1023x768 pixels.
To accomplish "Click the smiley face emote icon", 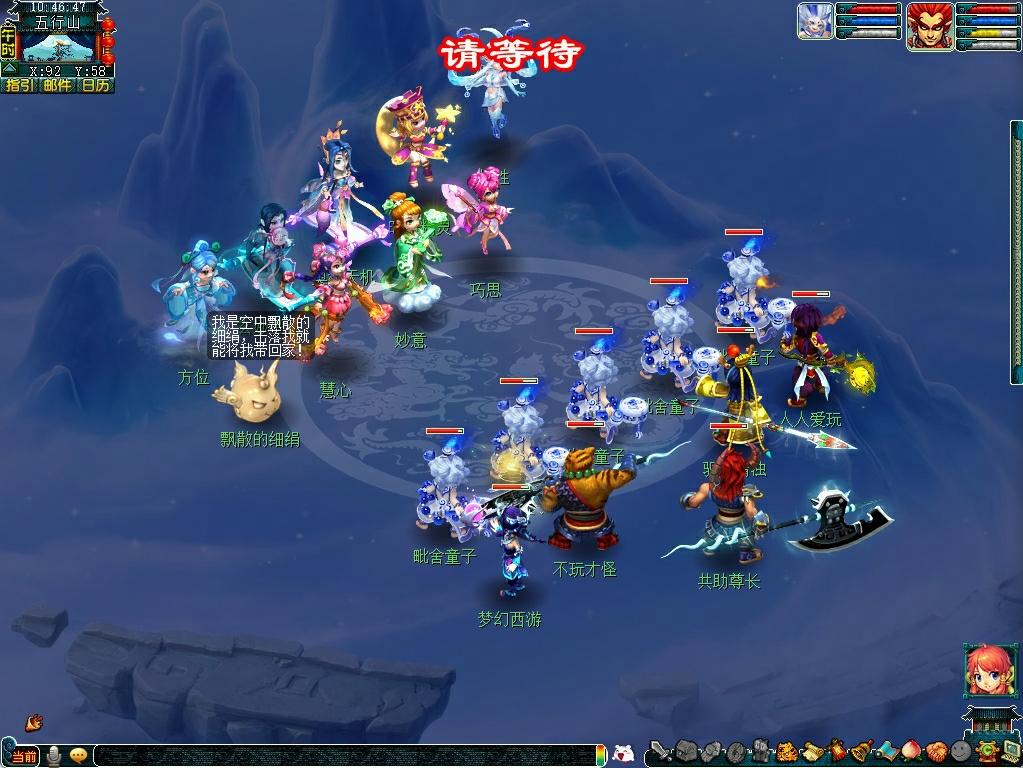I will (x=960, y=751).
